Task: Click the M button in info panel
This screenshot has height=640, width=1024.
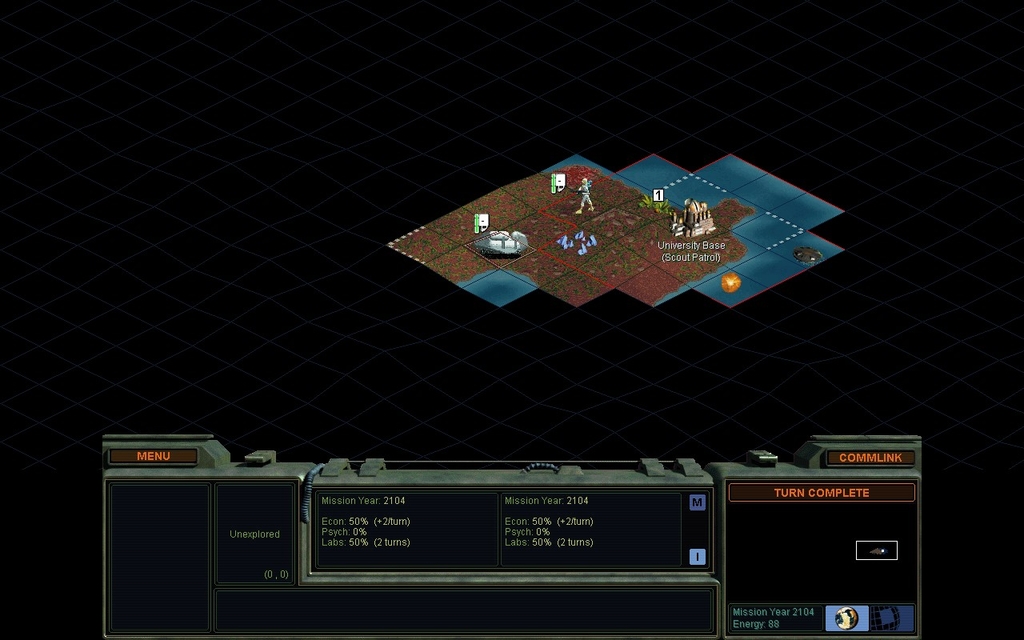Action: tap(697, 502)
